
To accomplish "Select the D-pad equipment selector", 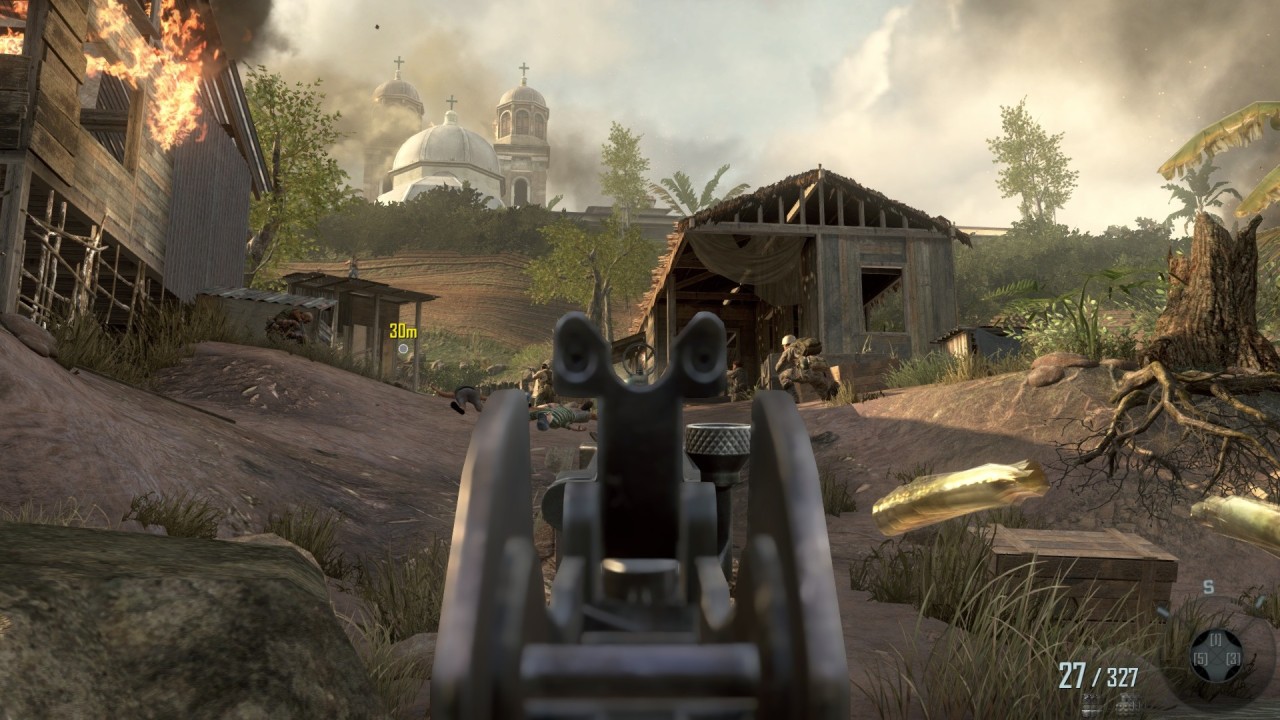I will (x=1216, y=657).
